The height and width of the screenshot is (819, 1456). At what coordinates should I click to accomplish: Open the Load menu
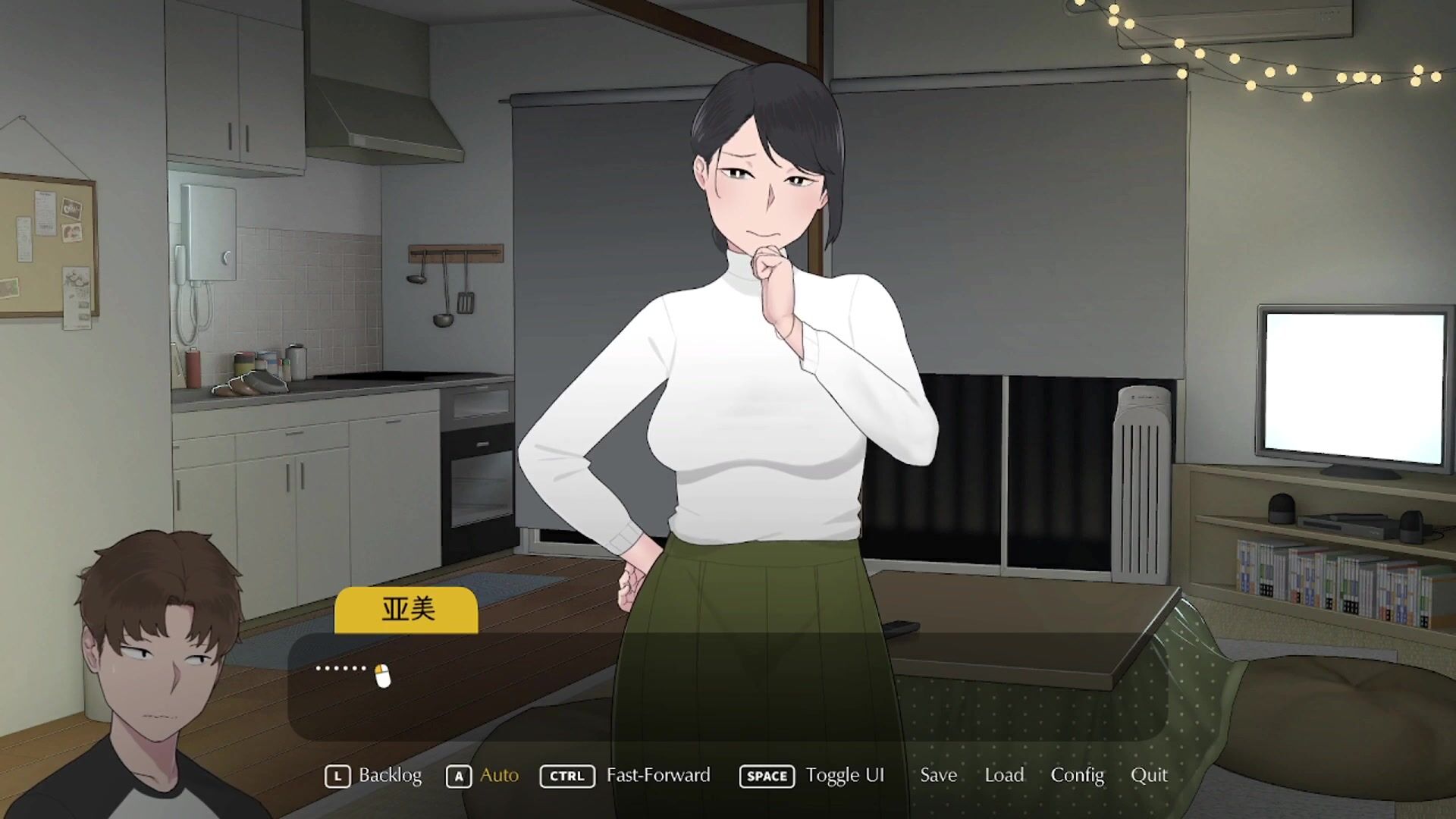(x=1004, y=775)
